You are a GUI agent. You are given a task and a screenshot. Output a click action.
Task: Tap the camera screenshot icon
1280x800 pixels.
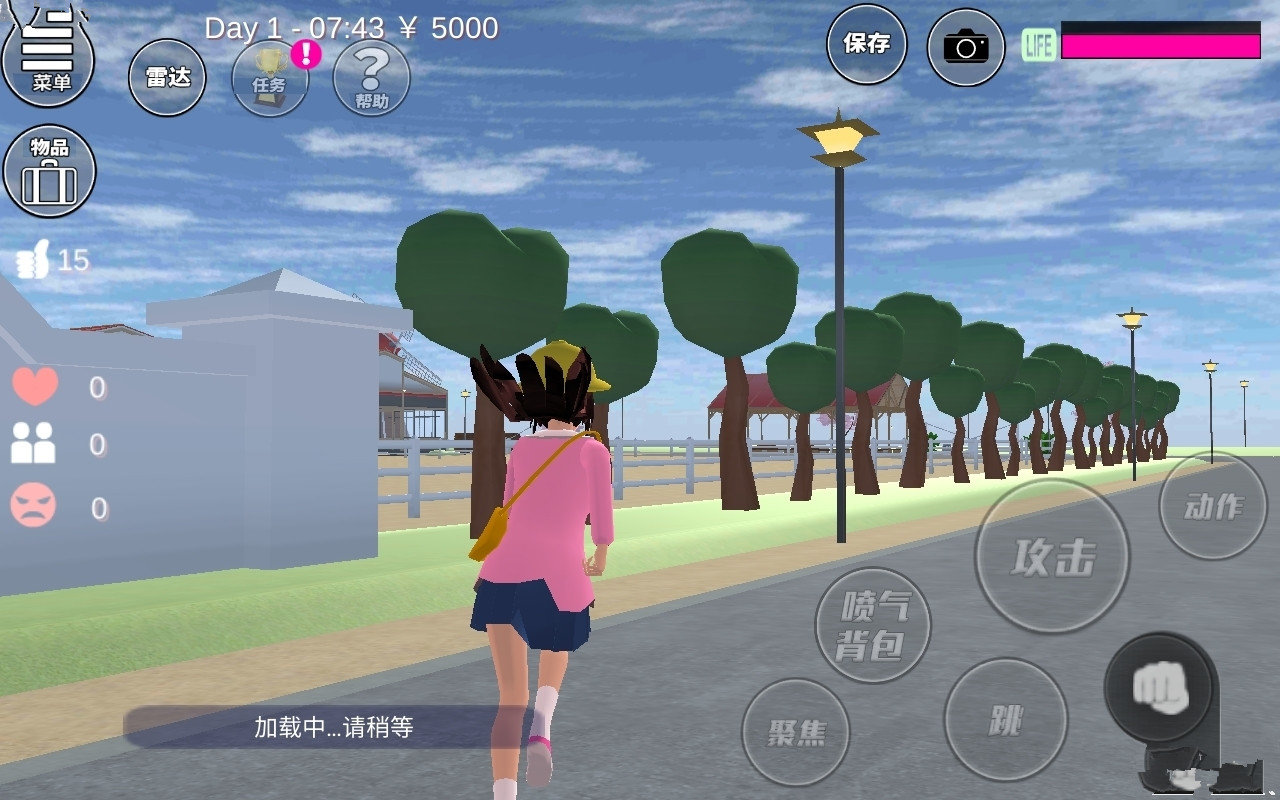click(965, 46)
